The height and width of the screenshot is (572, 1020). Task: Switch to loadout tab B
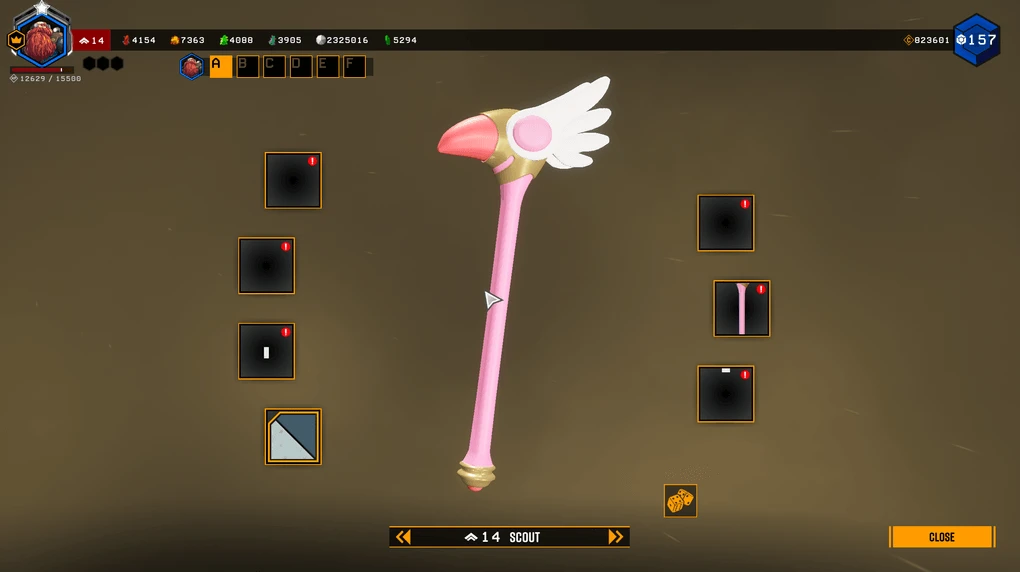(x=247, y=67)
